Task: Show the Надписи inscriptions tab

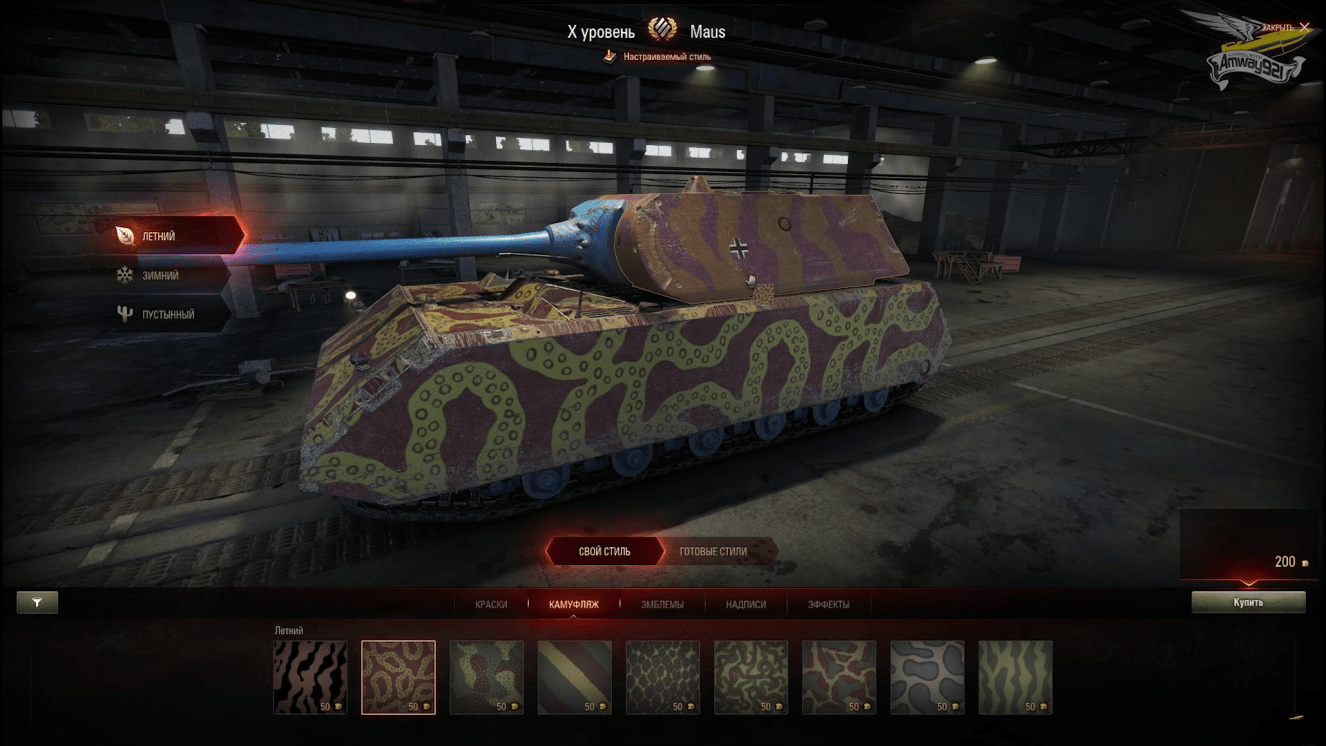Action: 746,604
